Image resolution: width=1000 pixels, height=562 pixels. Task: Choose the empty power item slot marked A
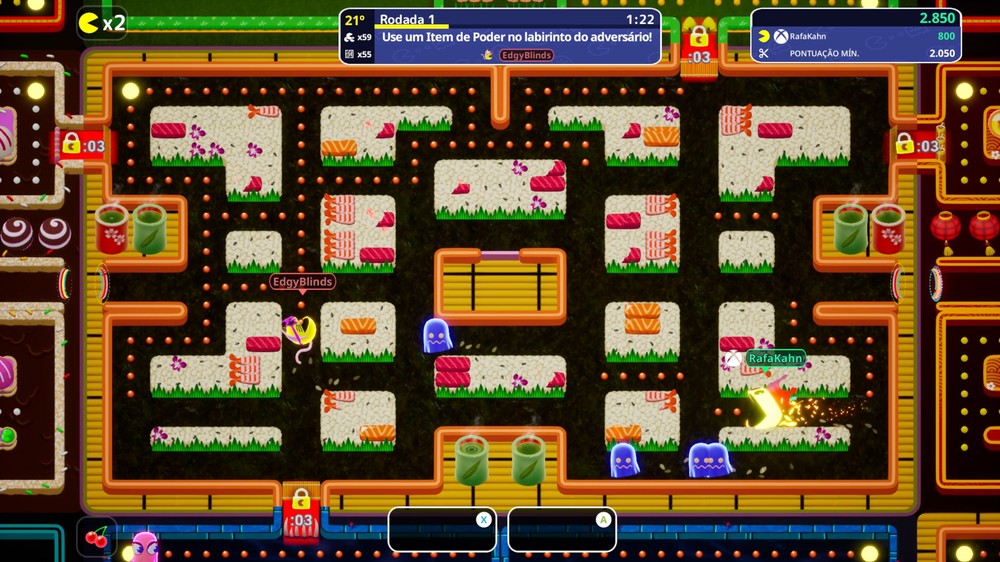coord(562,530)
